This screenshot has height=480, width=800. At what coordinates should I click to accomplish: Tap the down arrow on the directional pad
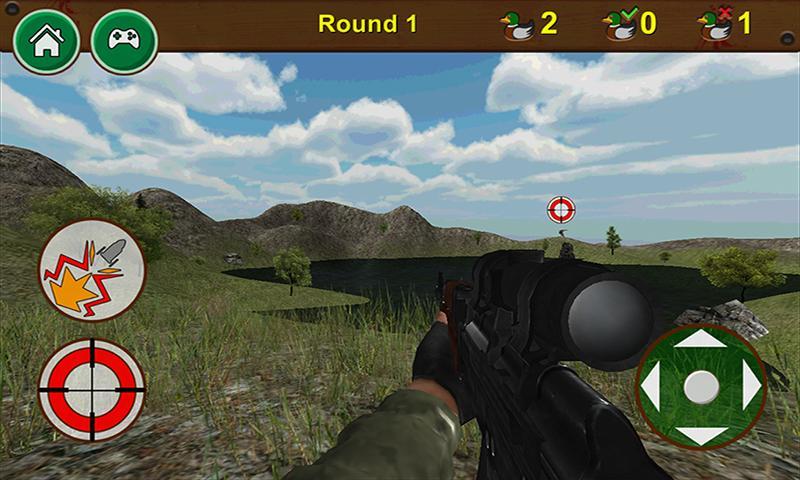701,434
